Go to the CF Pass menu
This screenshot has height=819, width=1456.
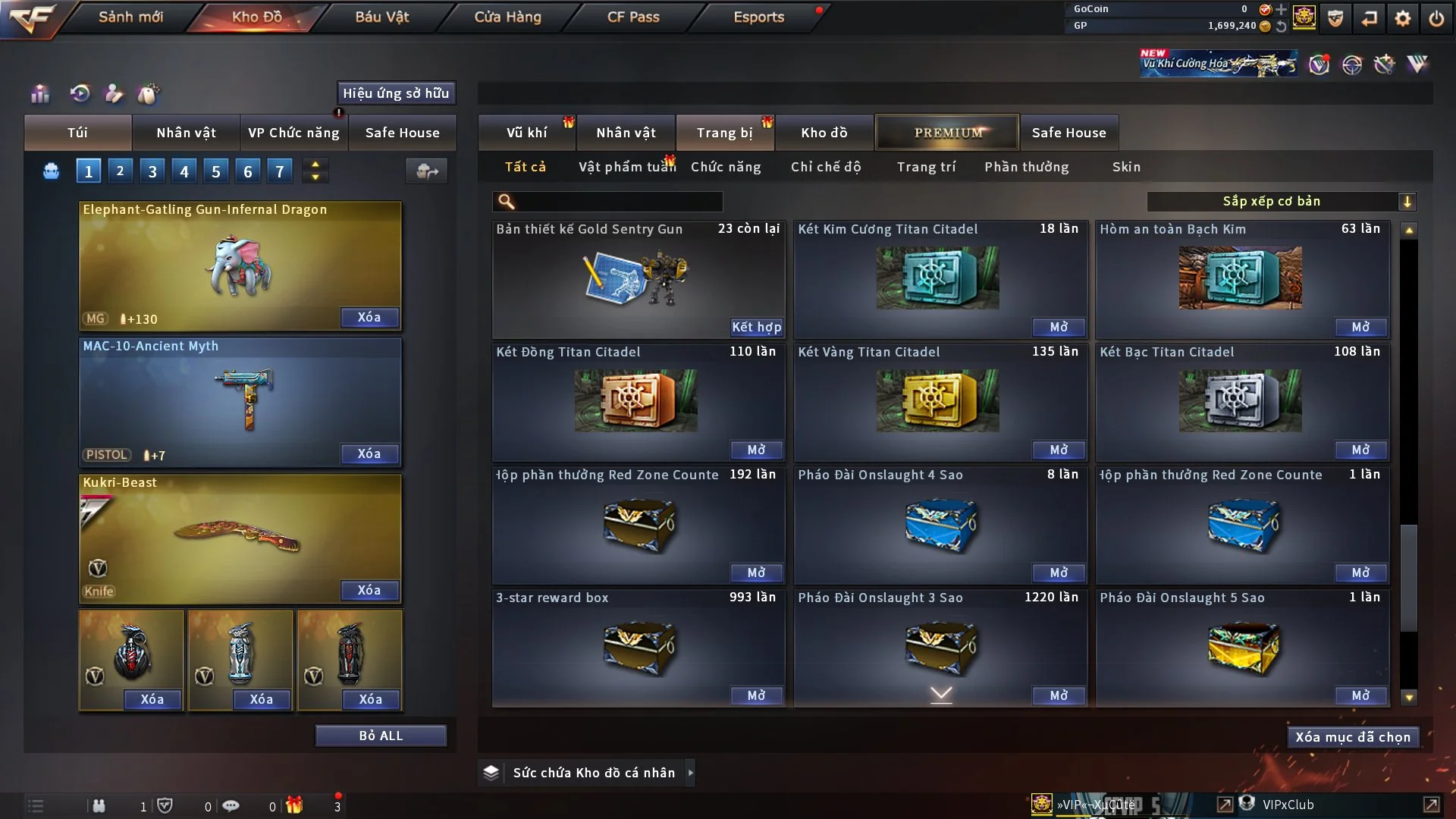(x=633, y=17)
